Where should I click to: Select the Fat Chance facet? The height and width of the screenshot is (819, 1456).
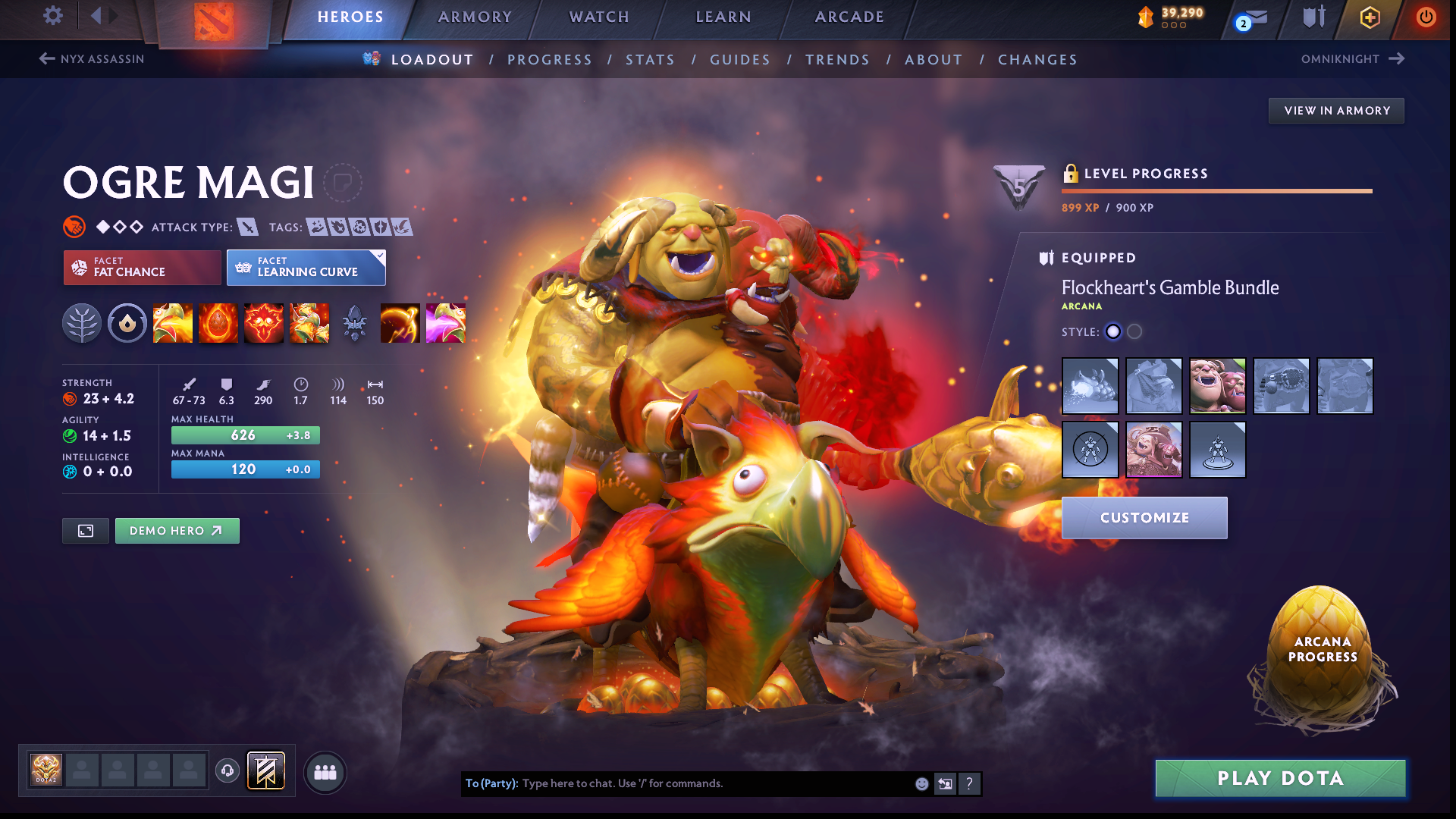coord(142,268)
